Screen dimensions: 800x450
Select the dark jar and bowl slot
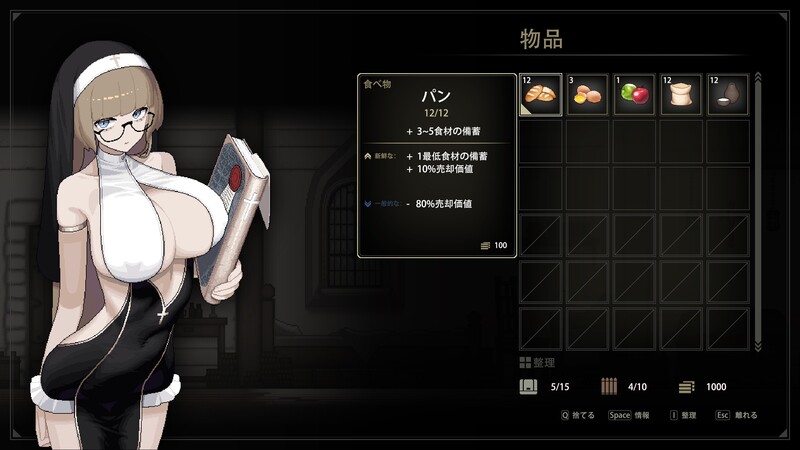[729, 94]
